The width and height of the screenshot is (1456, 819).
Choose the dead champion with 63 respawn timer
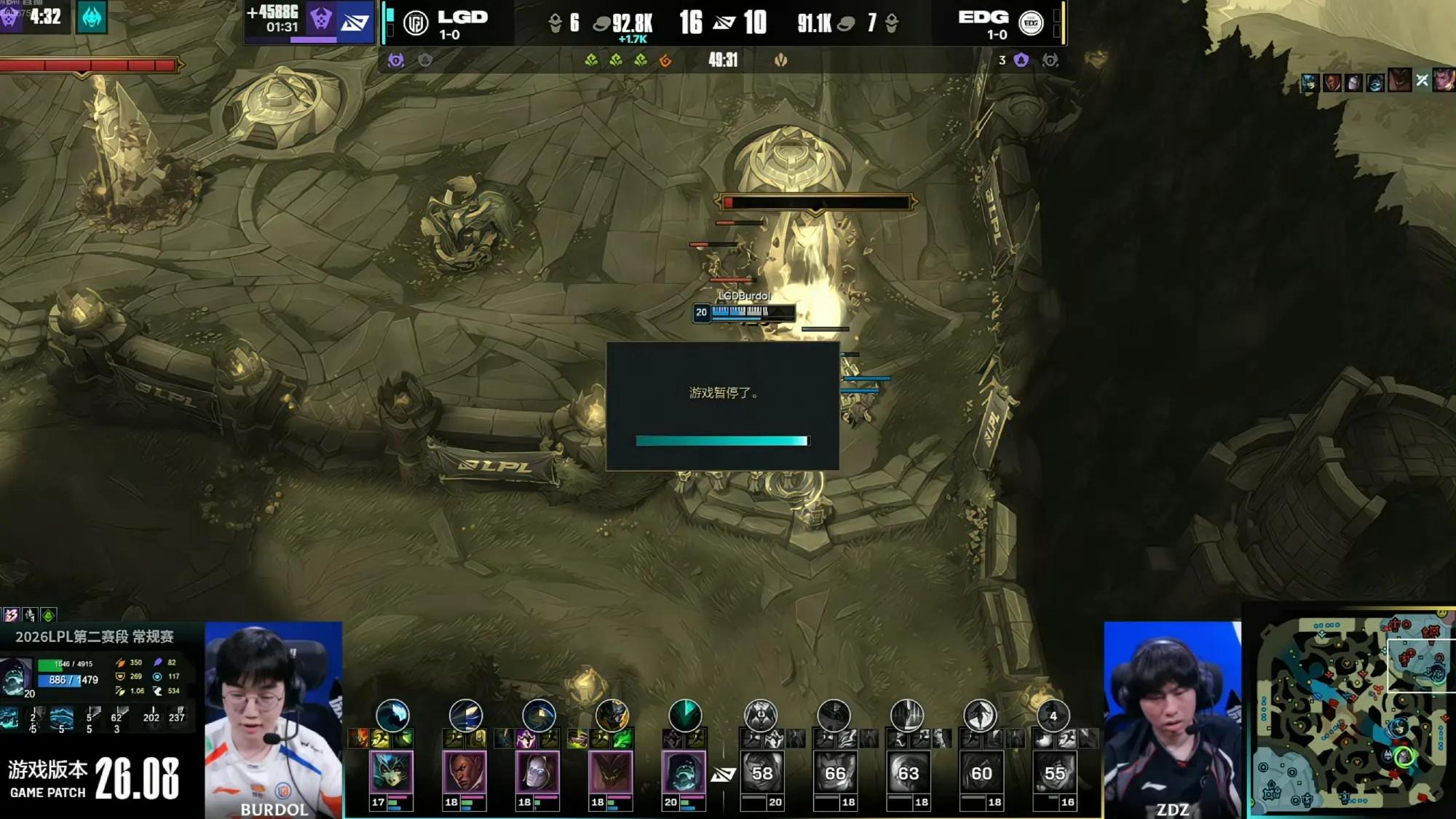(x=908, y=772)
